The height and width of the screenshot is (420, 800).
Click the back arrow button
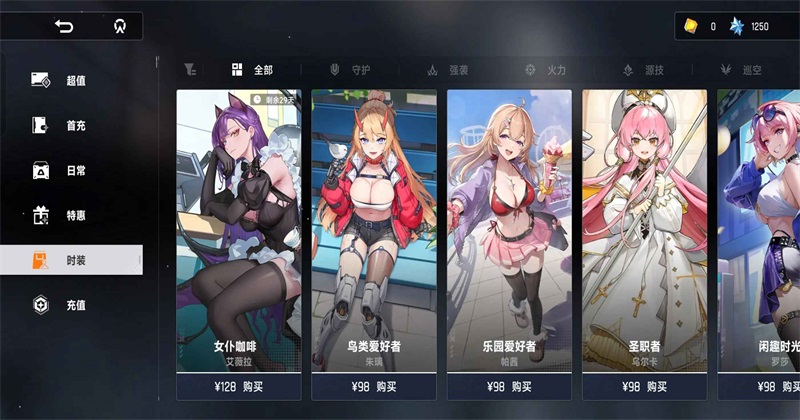coord(65,26)
